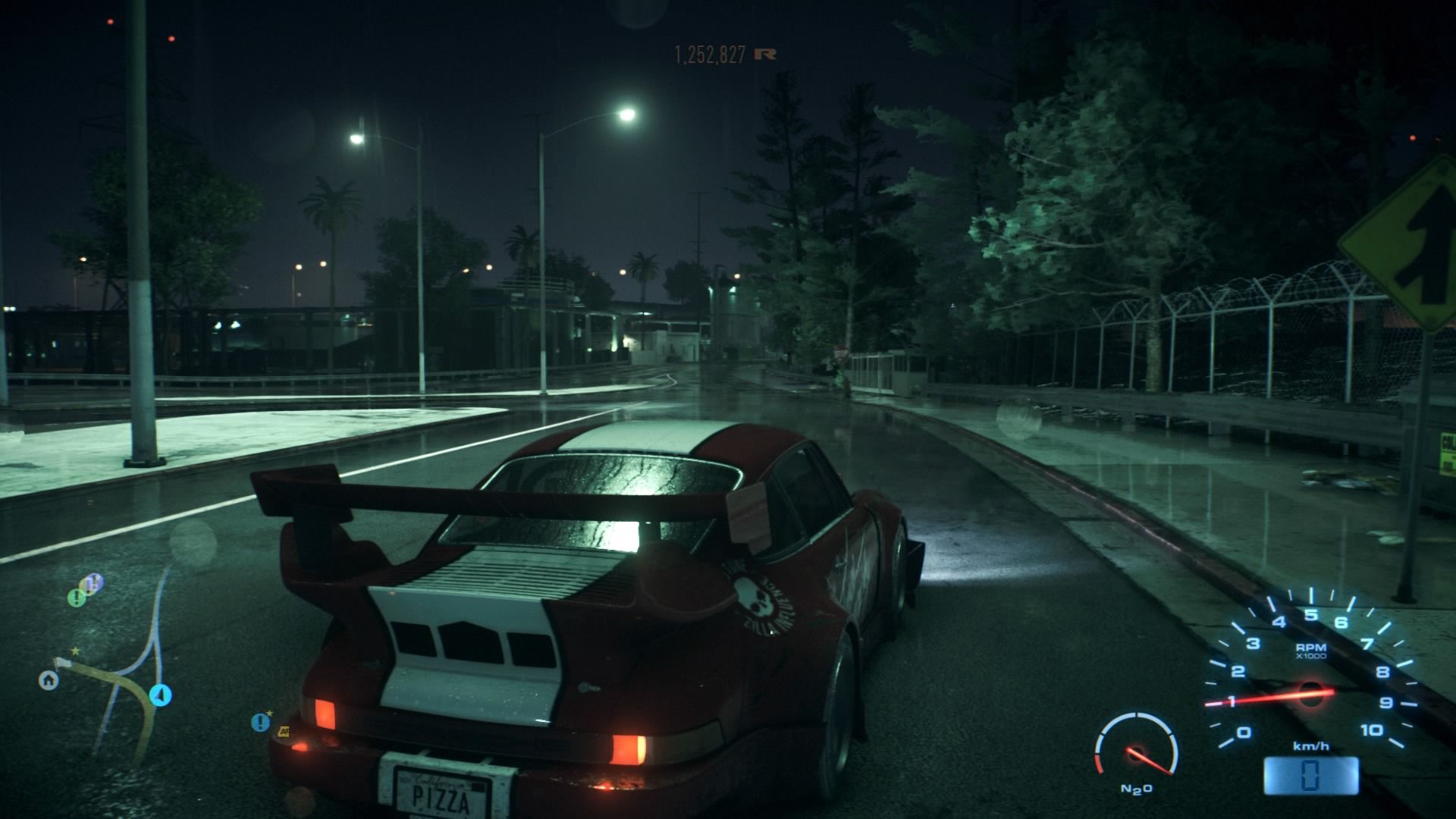Click the player position arrow on minimap
This screenshot has height=819, width=1456.
pos(161,694)
